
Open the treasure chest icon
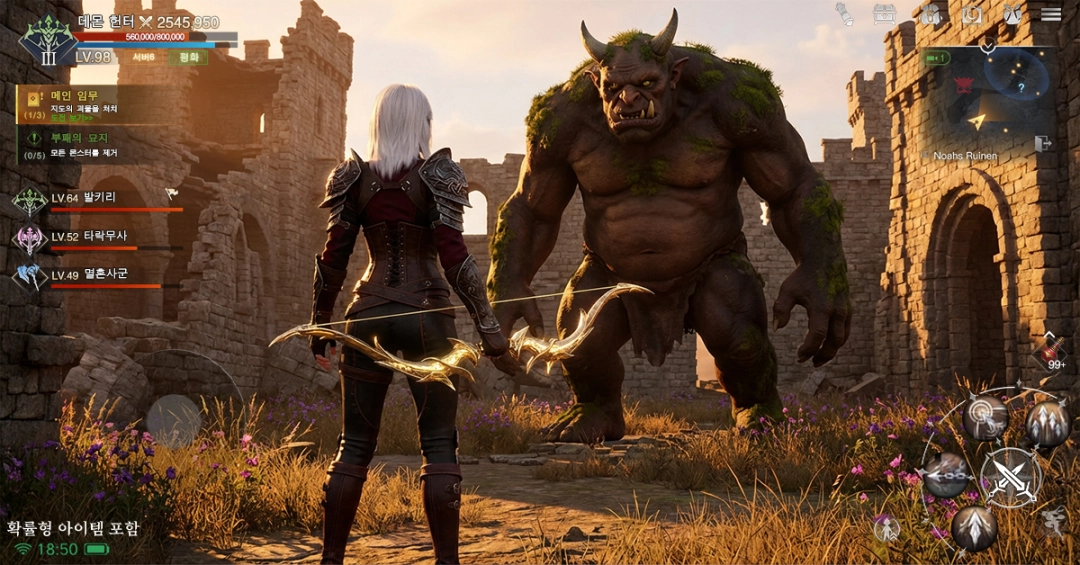click(x=884, y=14)
